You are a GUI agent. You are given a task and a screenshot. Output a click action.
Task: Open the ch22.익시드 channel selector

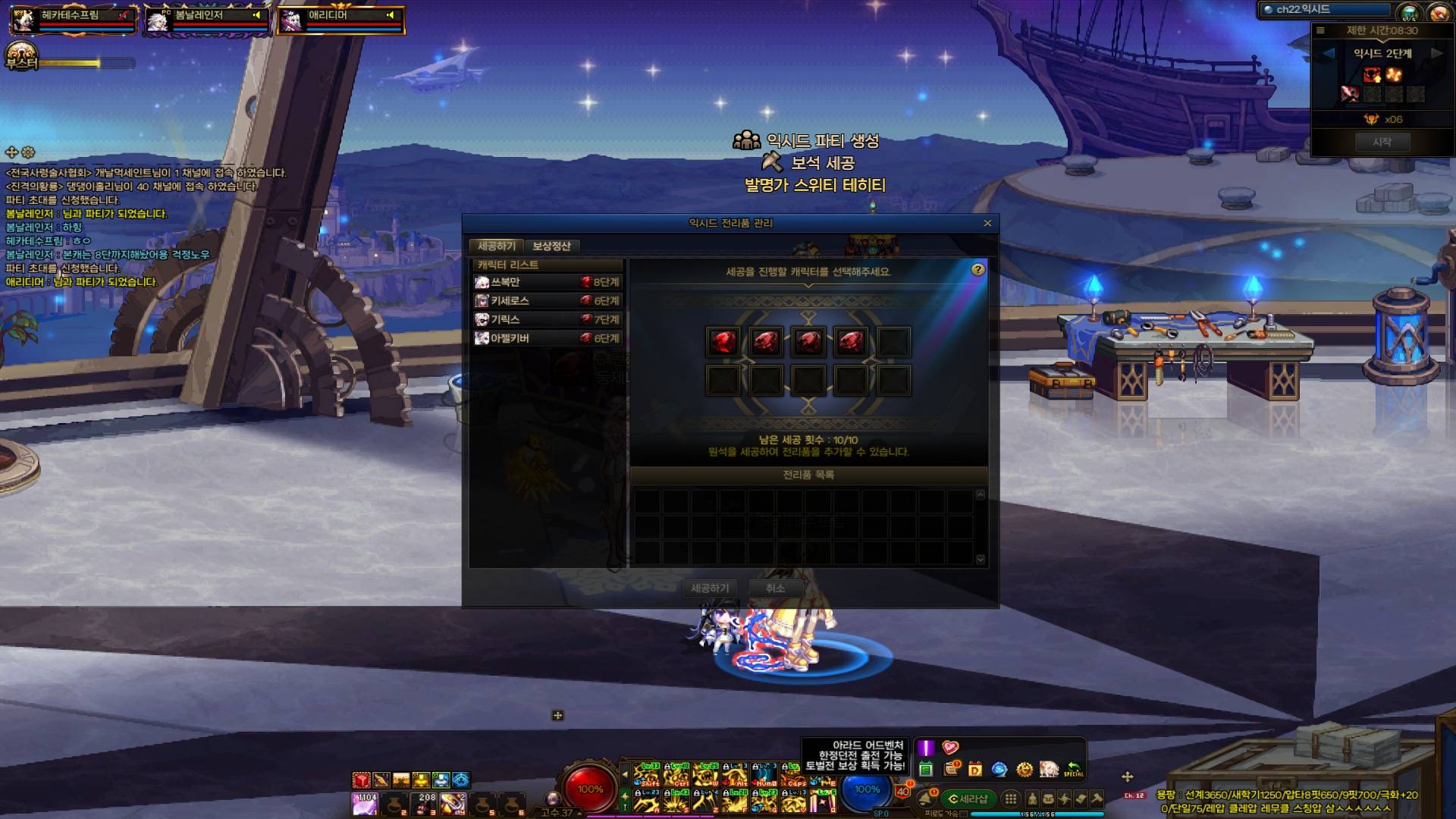pyautogui.click(x=1323, y=10)
